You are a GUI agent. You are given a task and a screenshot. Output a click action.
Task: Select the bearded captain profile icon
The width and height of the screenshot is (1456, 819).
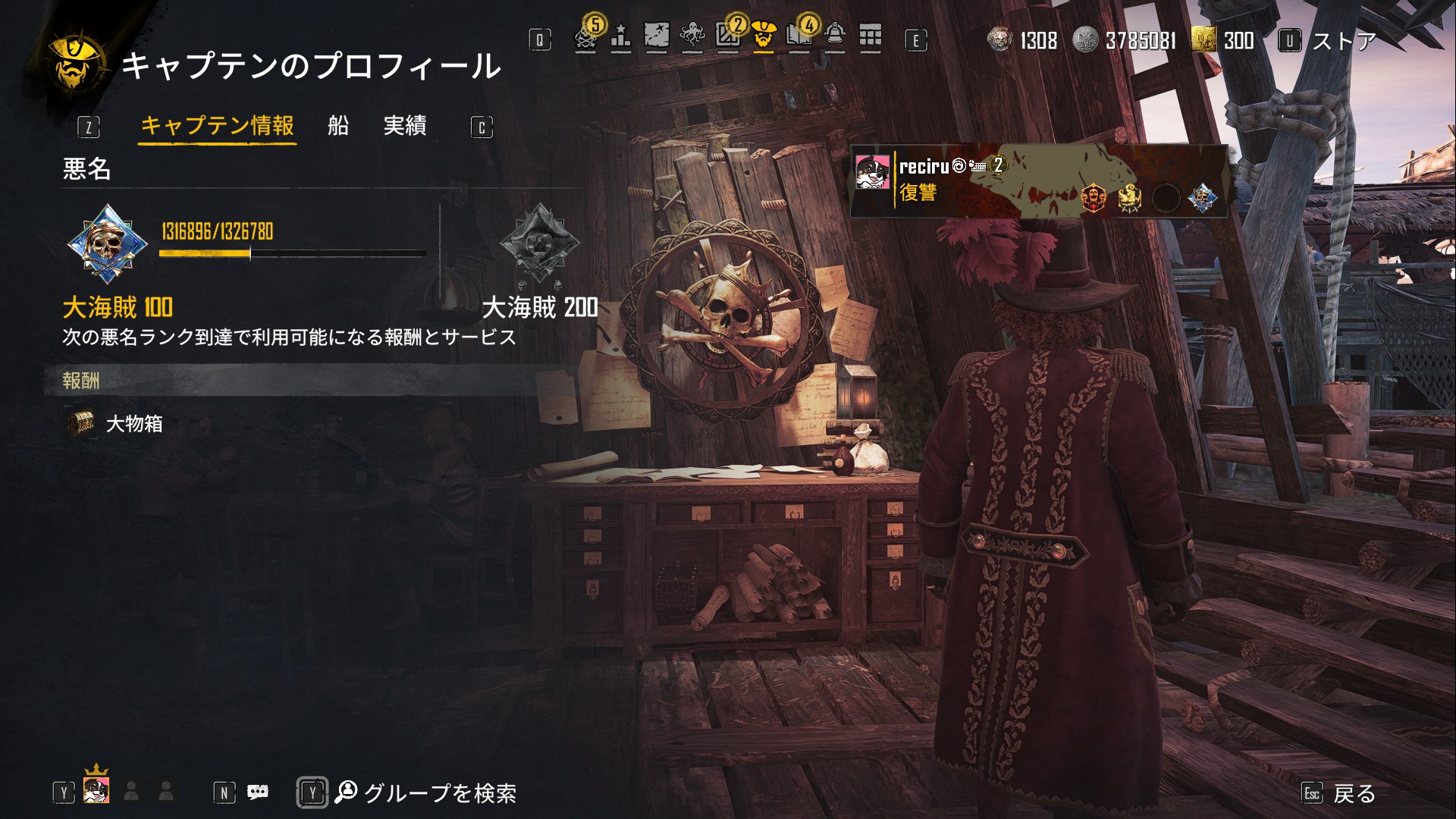pyautogui.click(x=764, y=36)
